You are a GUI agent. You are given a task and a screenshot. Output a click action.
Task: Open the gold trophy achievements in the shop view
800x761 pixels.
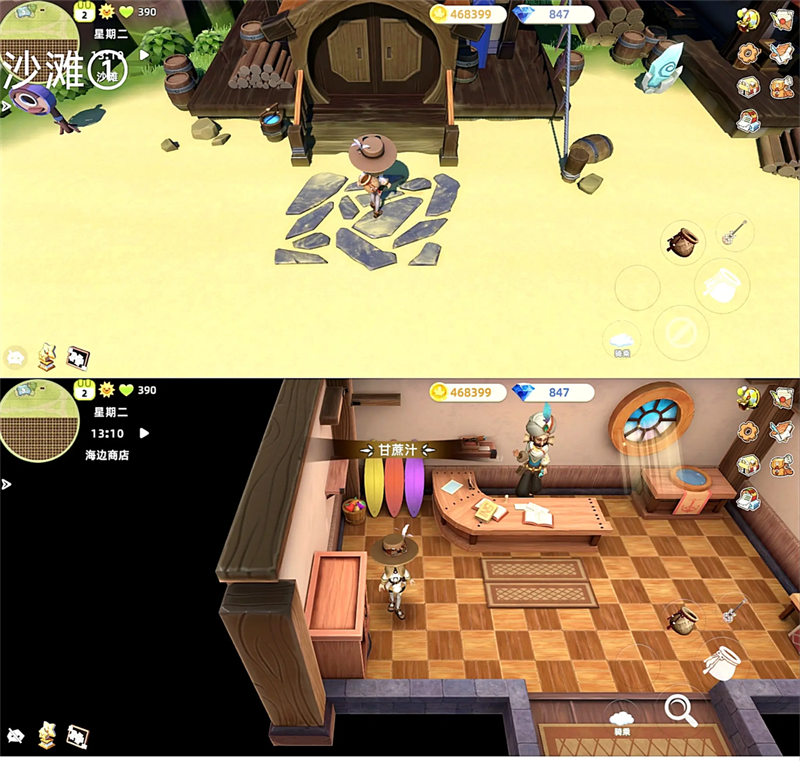[46, 735]
